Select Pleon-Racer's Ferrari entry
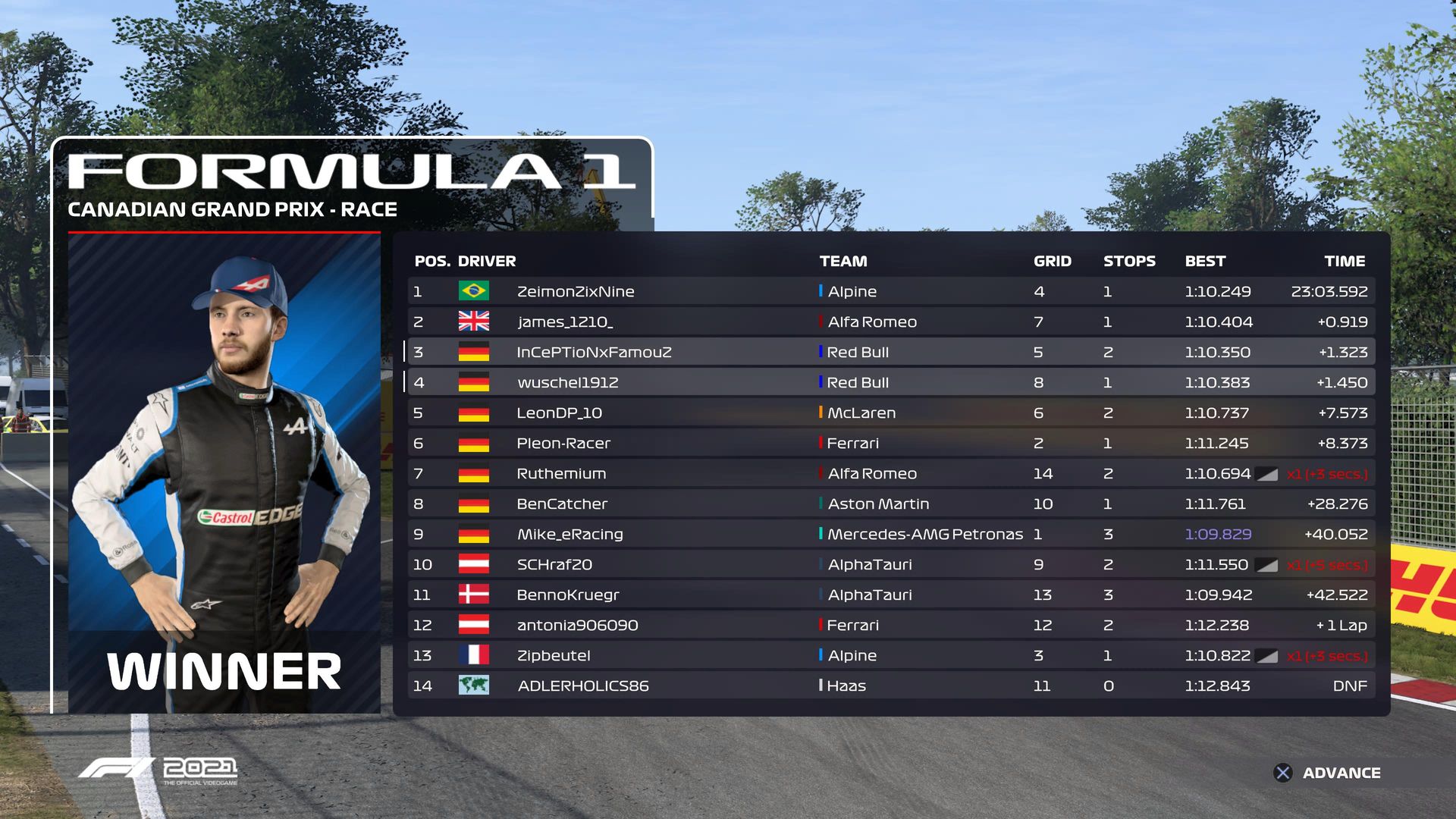 (890, 443)
